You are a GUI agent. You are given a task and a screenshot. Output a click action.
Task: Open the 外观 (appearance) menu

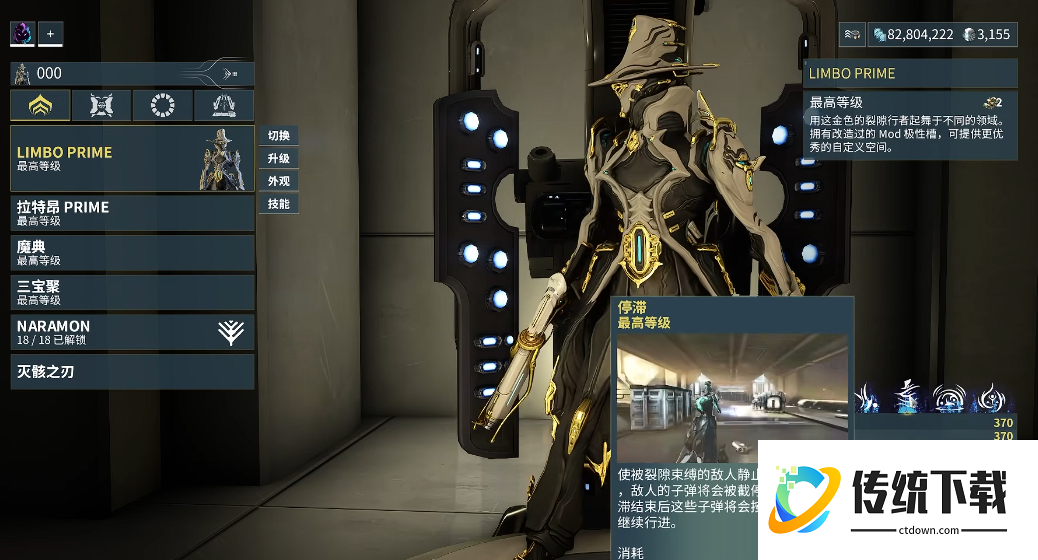(279, 181)
